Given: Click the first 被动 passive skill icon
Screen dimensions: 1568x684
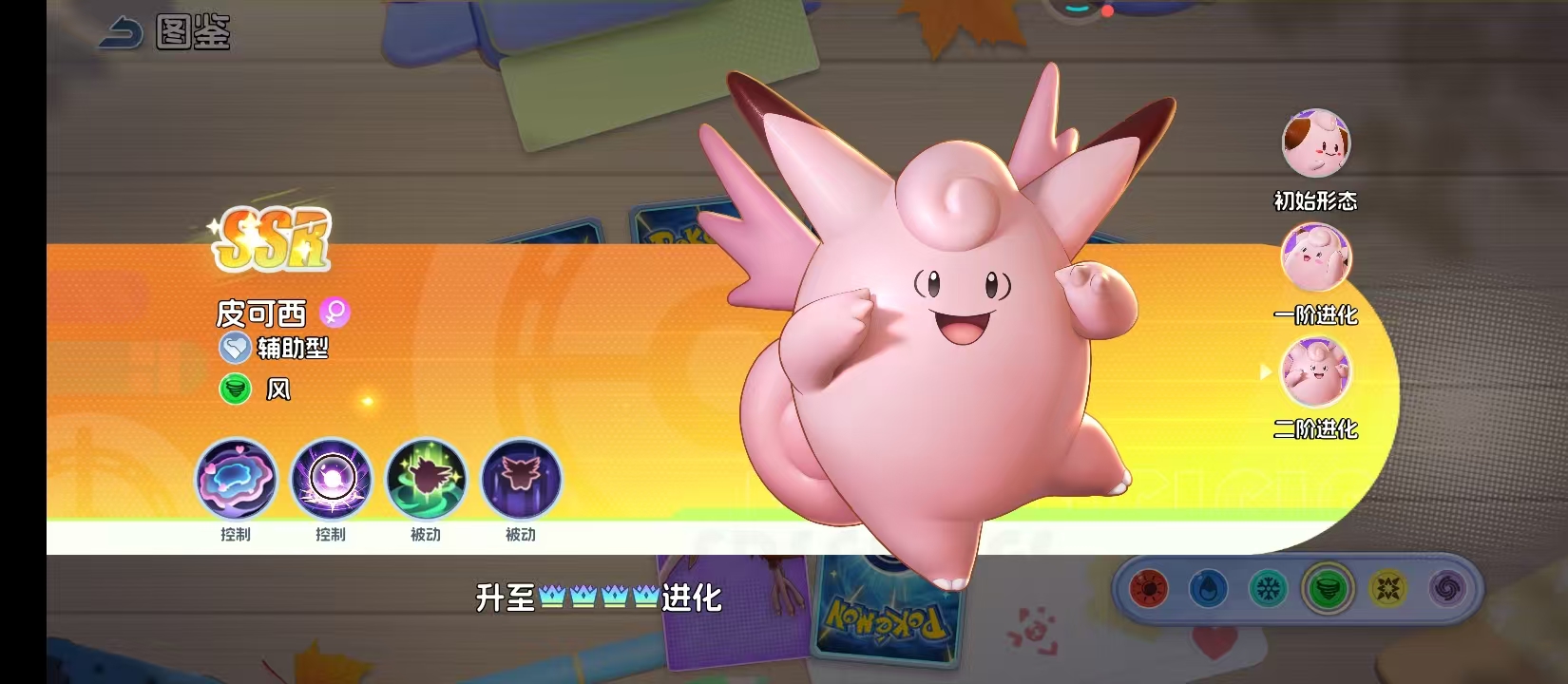Looking at the screenshot, I should click(x=425, y=481).
